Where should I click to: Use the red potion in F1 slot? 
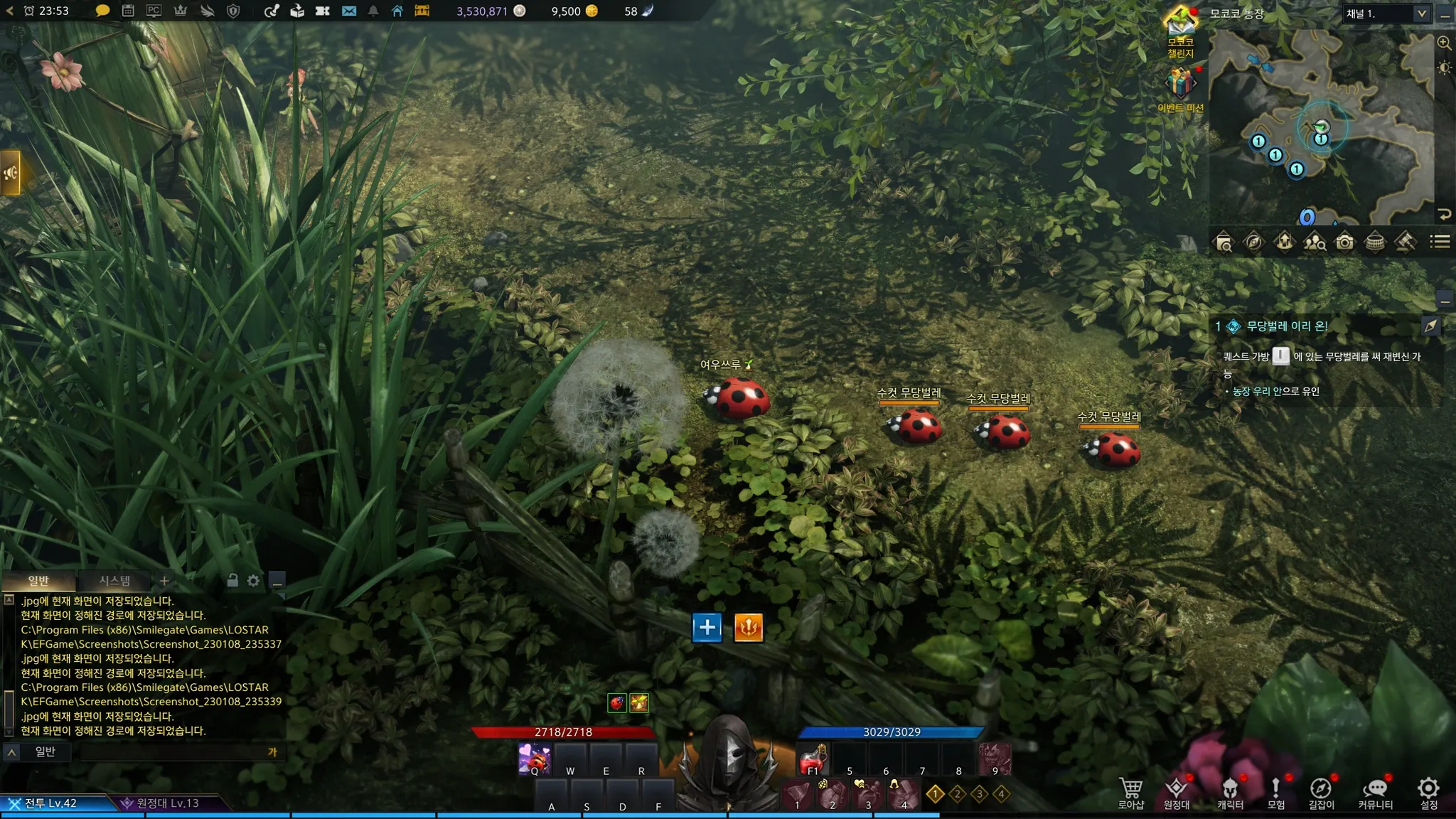point(813,759)
